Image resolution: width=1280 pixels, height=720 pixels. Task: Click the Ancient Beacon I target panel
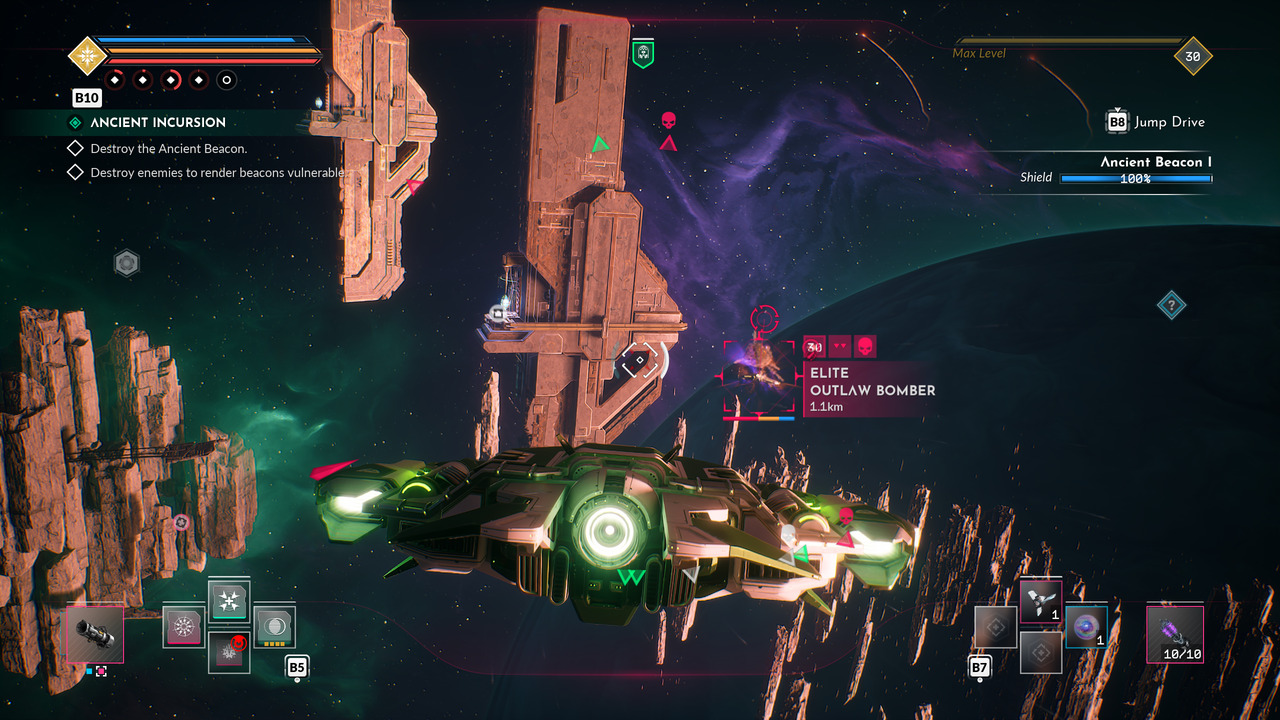pyautogui.click(x=1115, y=170)
